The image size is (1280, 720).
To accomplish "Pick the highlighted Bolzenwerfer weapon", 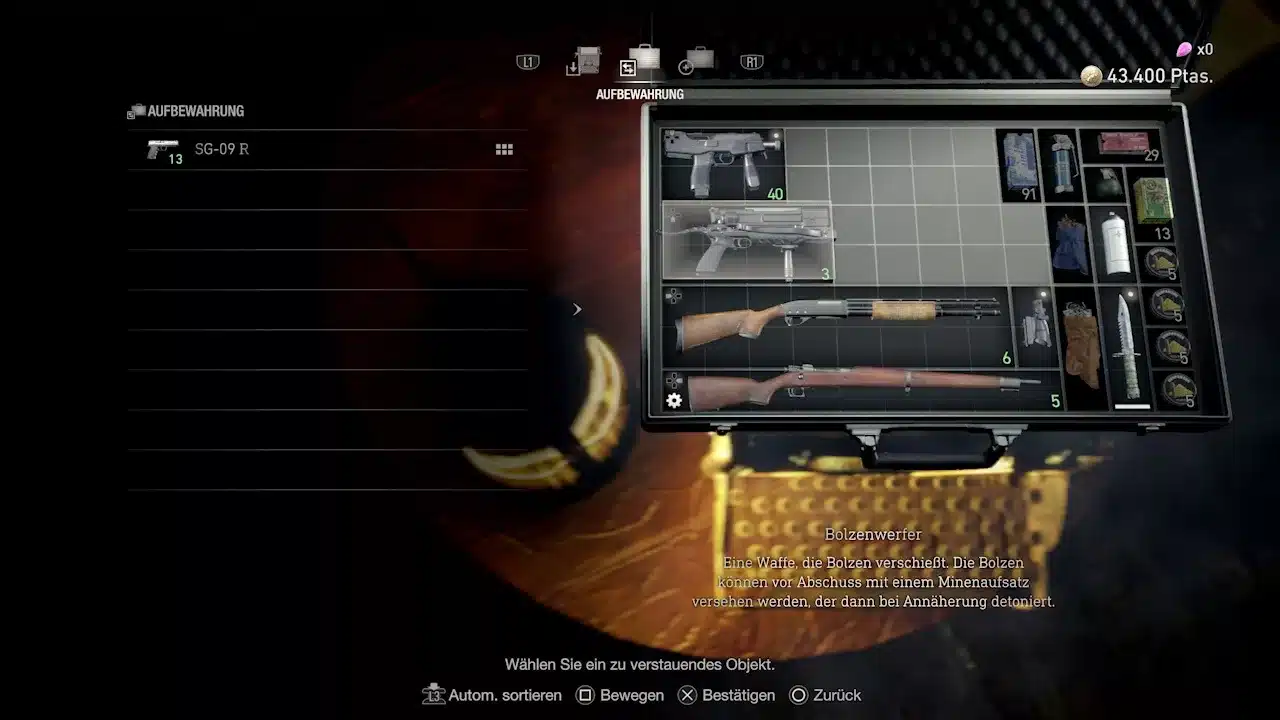I will coord(747,241).
